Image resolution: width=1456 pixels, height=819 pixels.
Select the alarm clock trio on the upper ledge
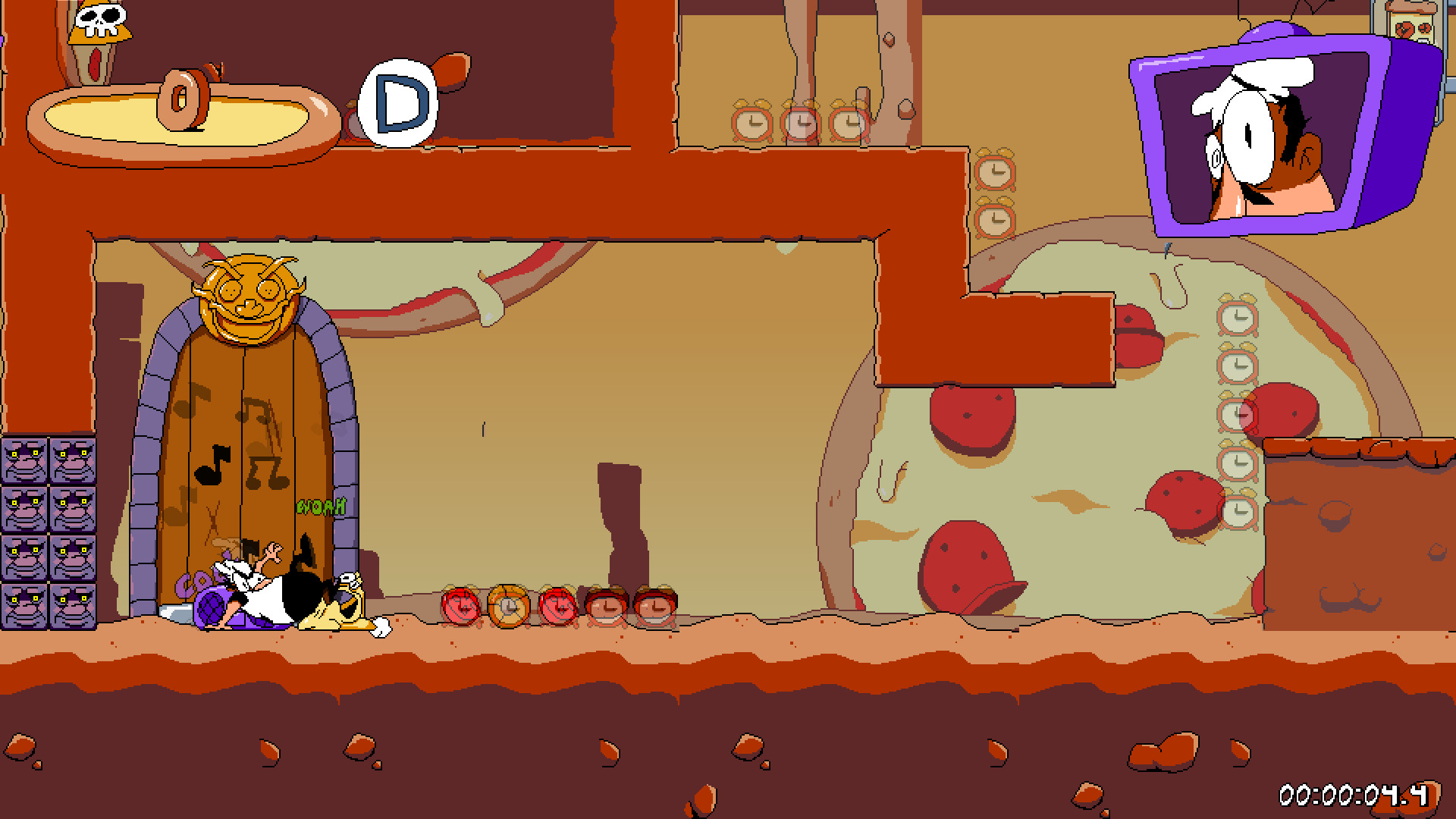(x=798, y=120)
